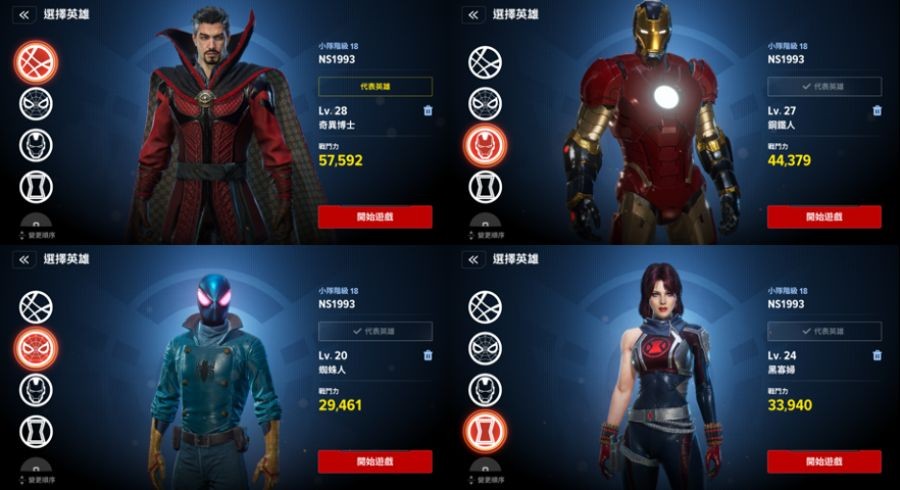Delete the Lv. 27 鋼鐵人 hero

[877, 111]
